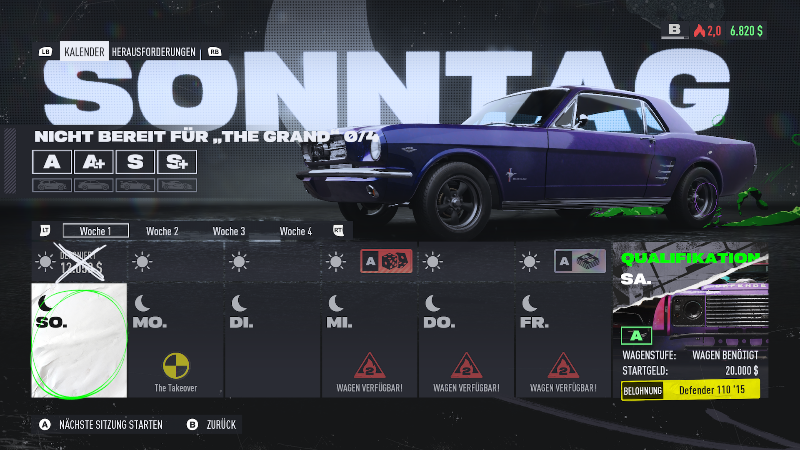Image resolution: width=800 pixels, height=450 pixels.
Task: Click the Defender 110 '15 reward label
Action: pyautogui.click(x=711, y=389)
